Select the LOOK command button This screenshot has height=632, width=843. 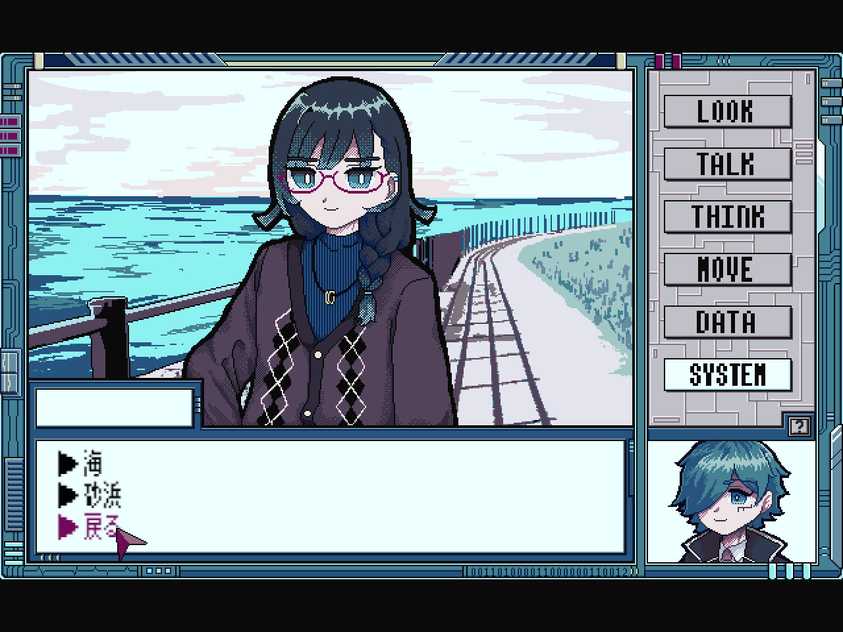(x=727, y=111)
